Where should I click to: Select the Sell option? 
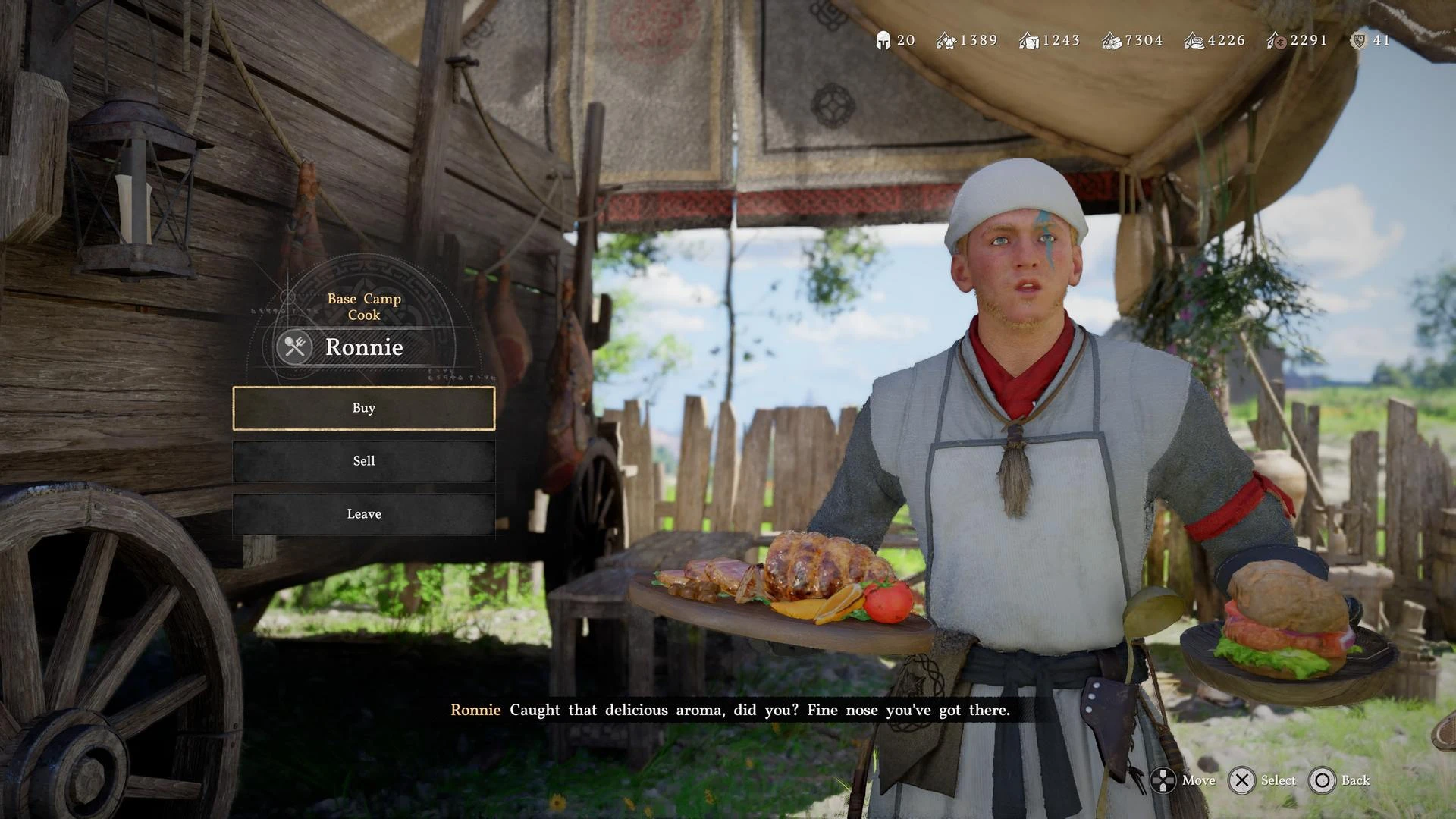(364, 461)
